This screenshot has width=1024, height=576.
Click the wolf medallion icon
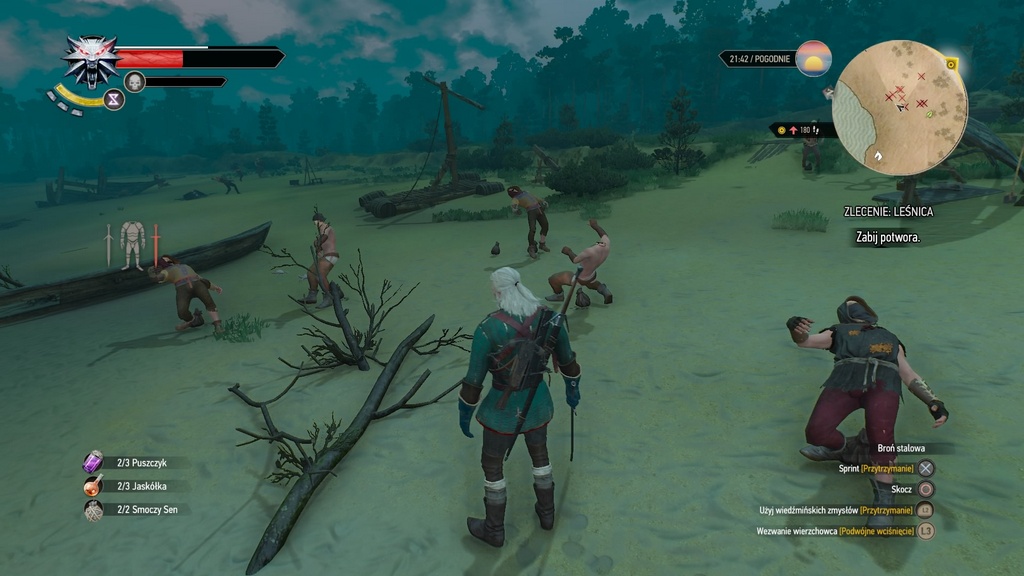[91, 60]
